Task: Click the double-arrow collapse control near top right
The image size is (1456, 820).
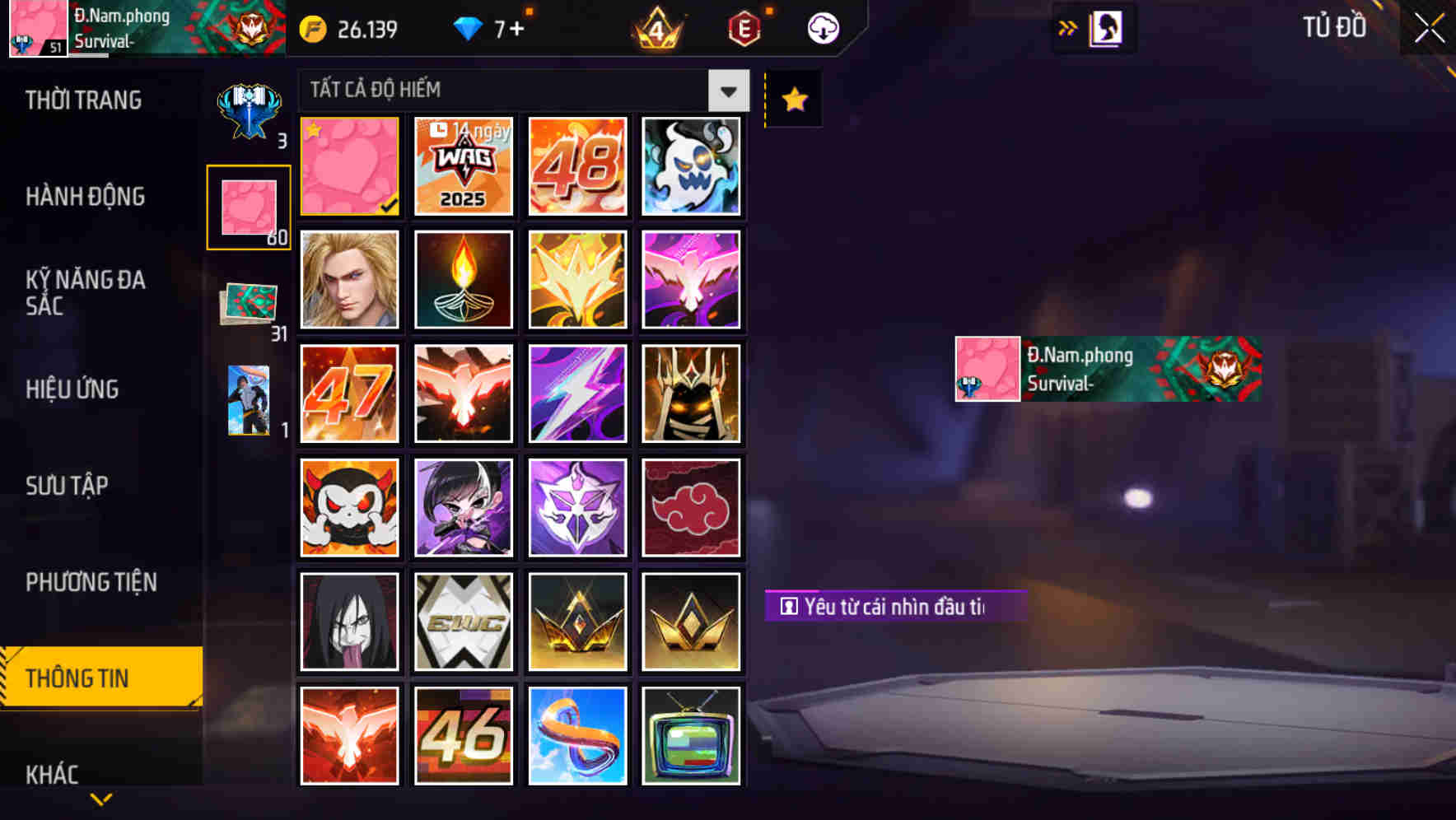Action: (1067, 26)
